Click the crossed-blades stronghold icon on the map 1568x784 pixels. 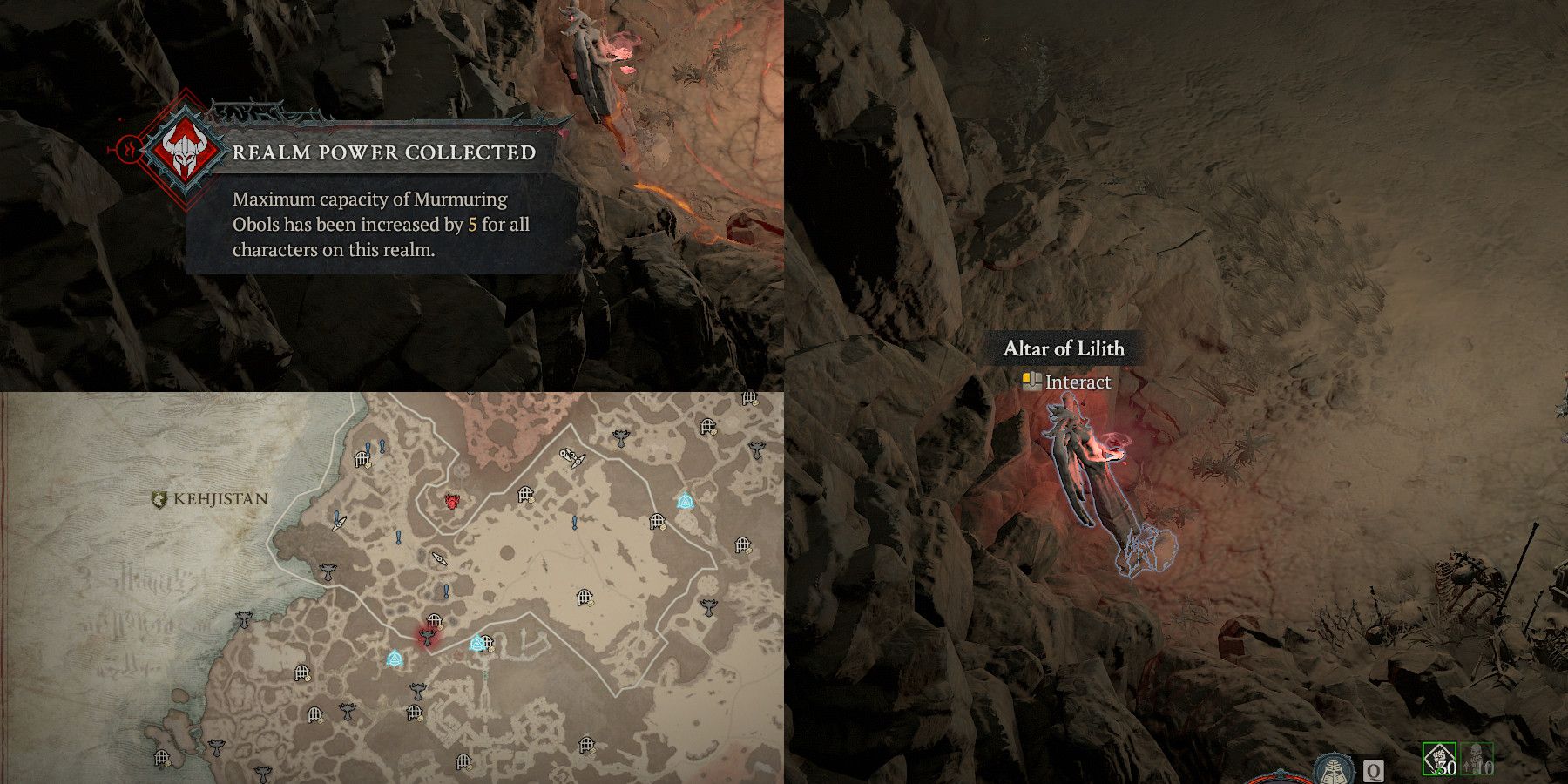click(571, 455)
